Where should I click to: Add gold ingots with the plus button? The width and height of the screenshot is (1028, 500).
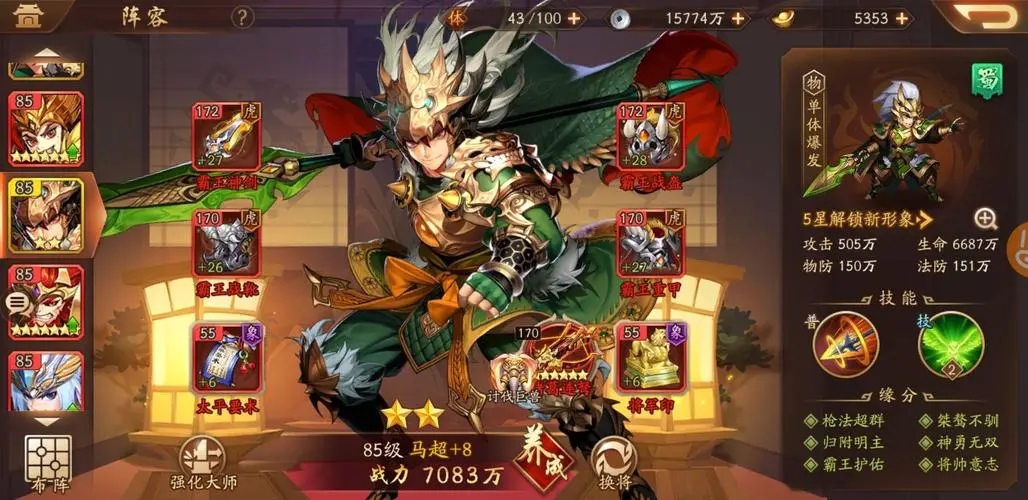coord(903,18)
